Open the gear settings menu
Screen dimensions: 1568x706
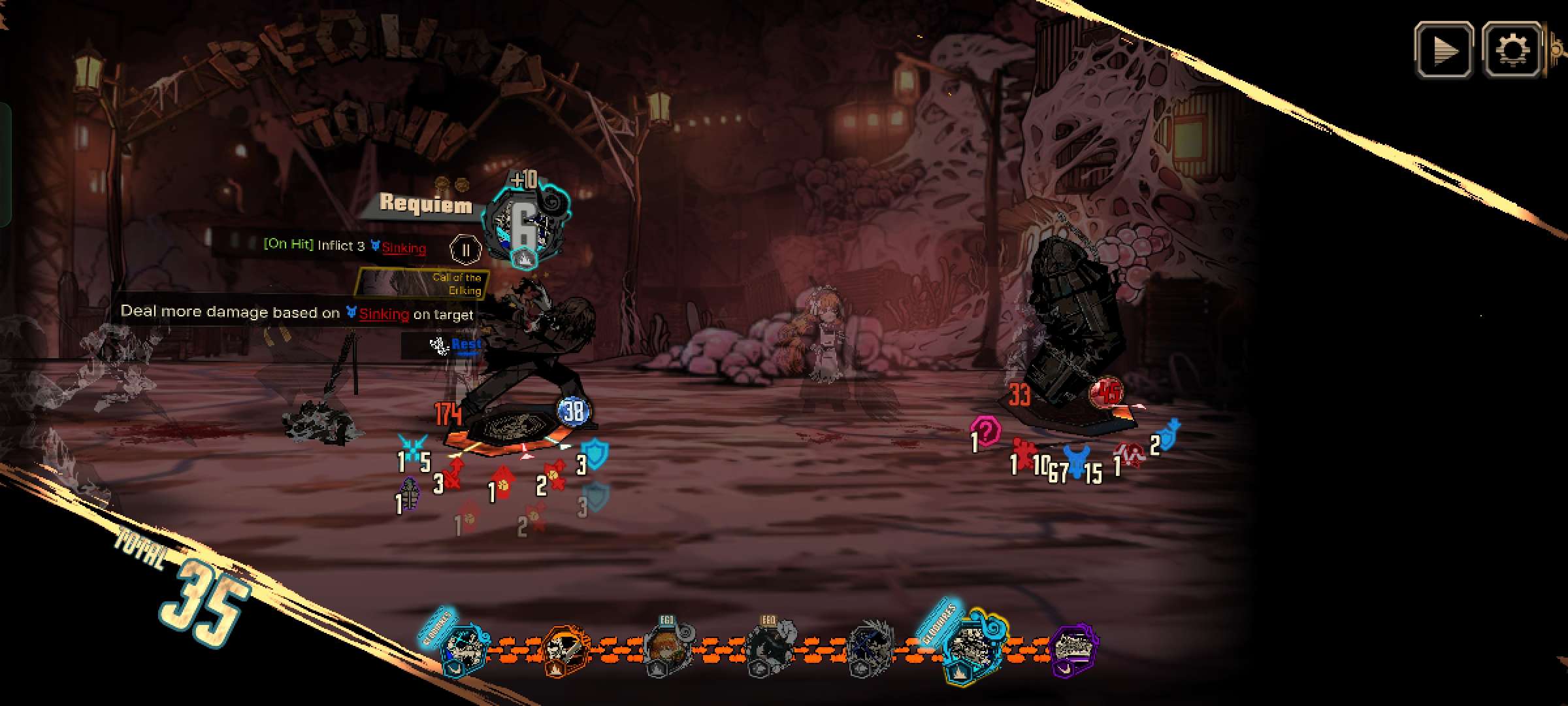(x=1512, y=50)
